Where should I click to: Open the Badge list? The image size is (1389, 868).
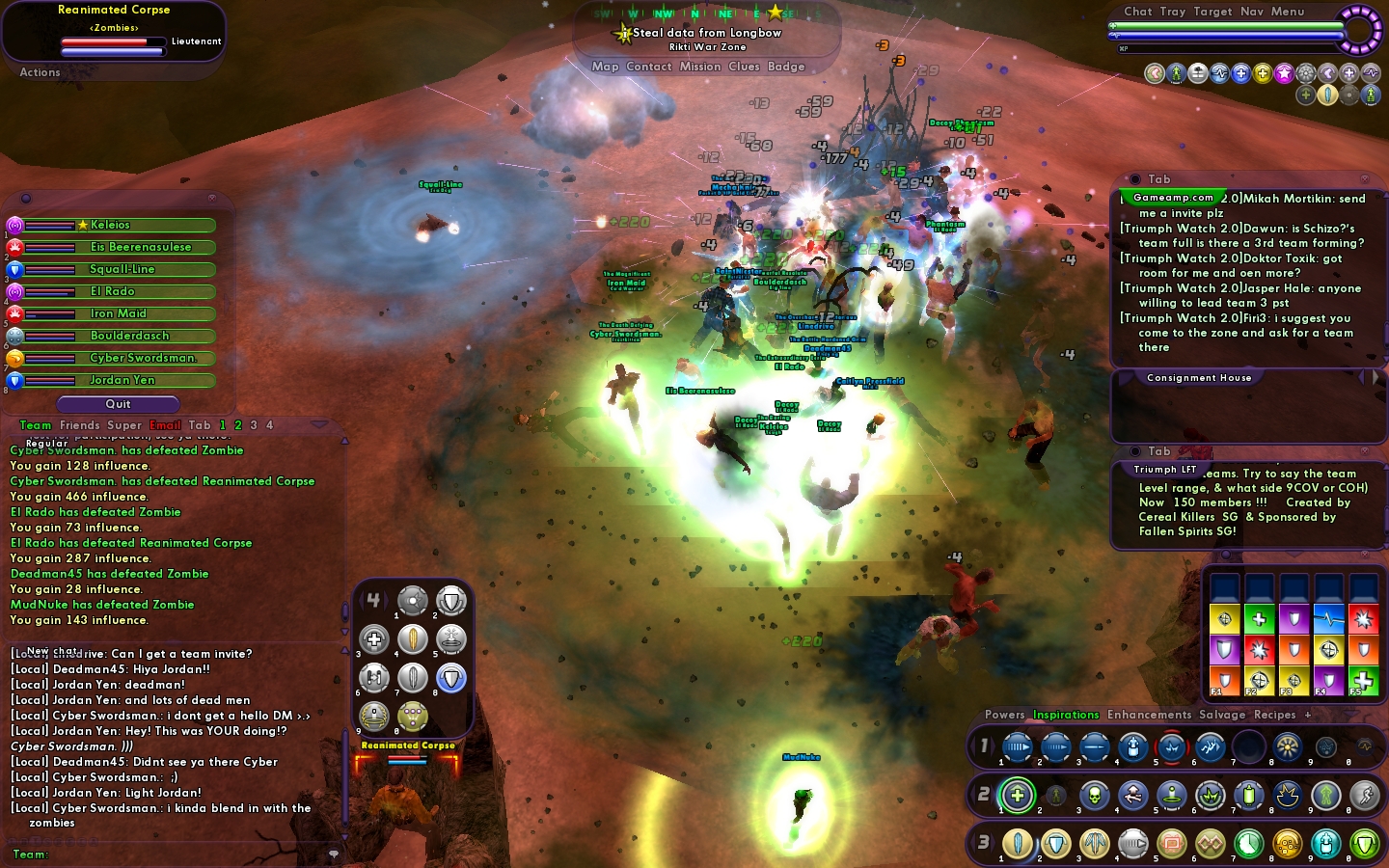(x=786, y=67)
